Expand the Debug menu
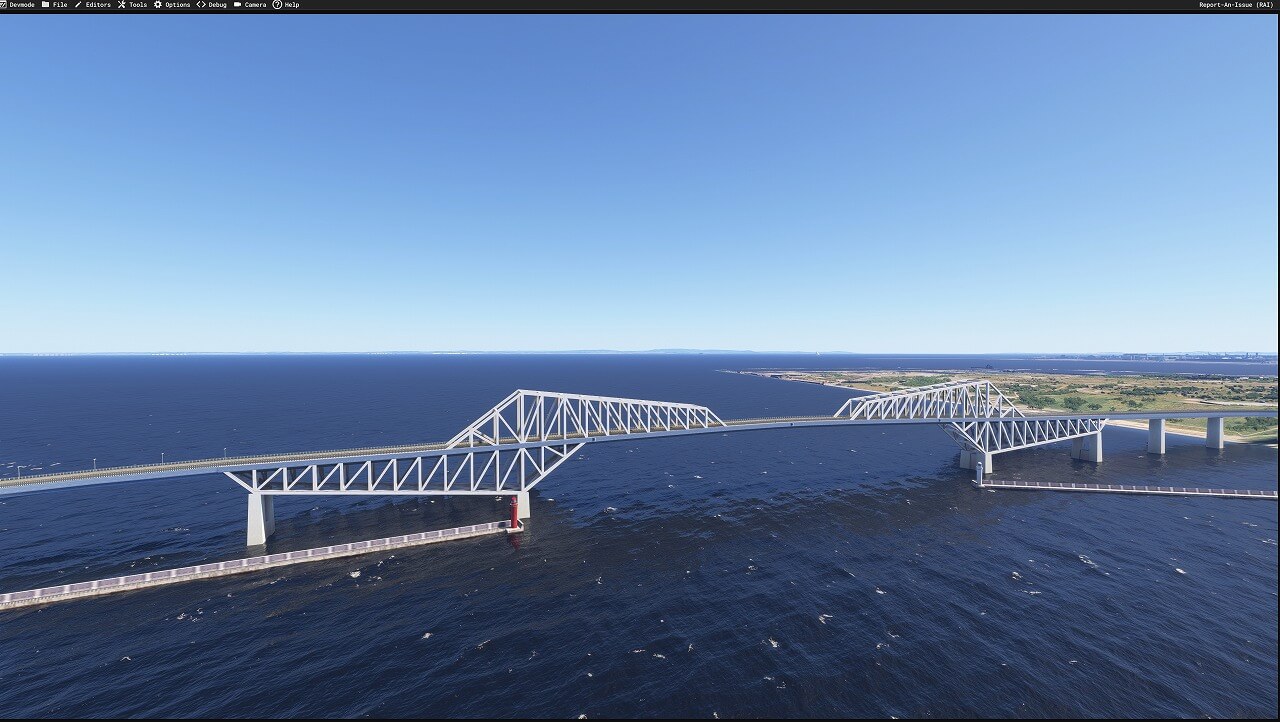This screenshot has width=1280, height=722. tap(217, 5)
